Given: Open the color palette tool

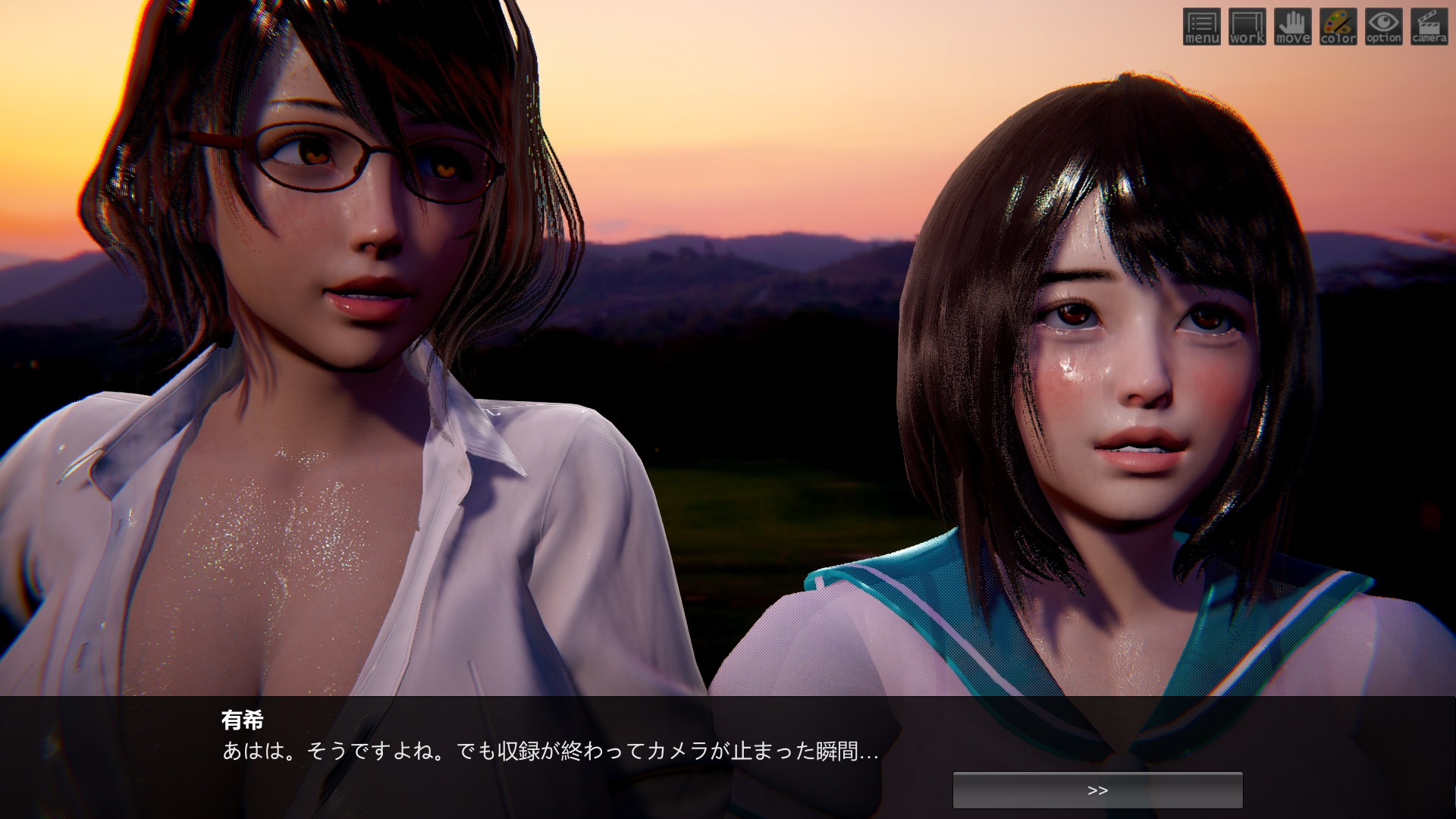Looking at the screenshot, I should pyautogui.click(x=1338, y=27).
